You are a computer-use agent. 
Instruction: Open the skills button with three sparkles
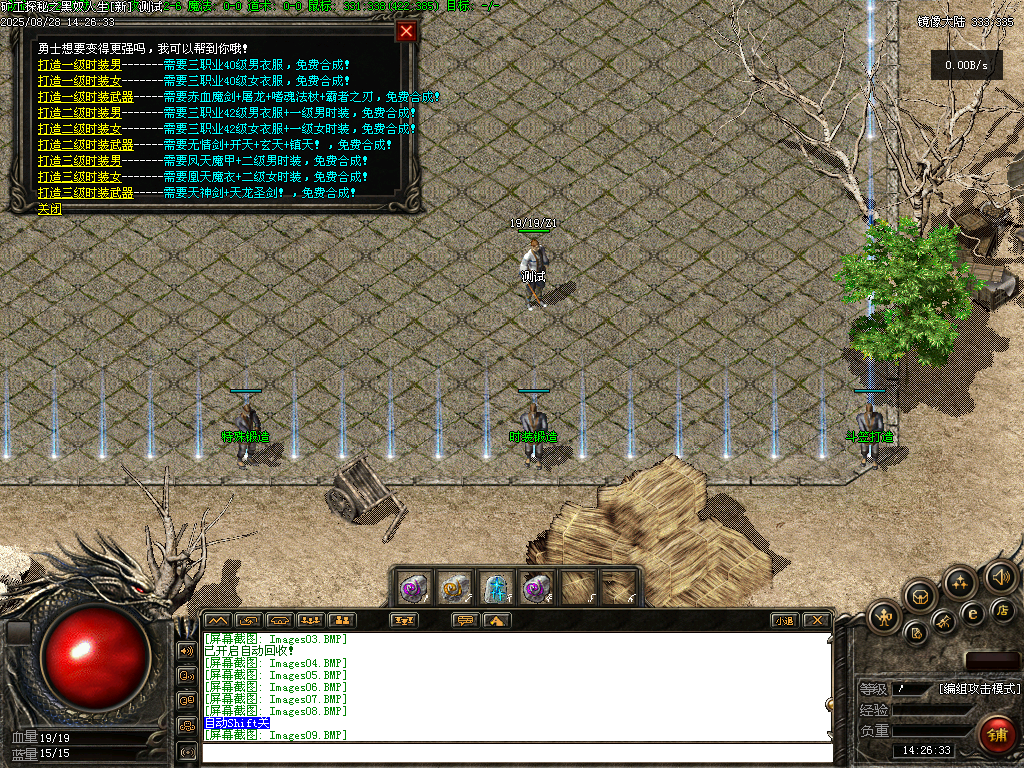click(960, 582)
